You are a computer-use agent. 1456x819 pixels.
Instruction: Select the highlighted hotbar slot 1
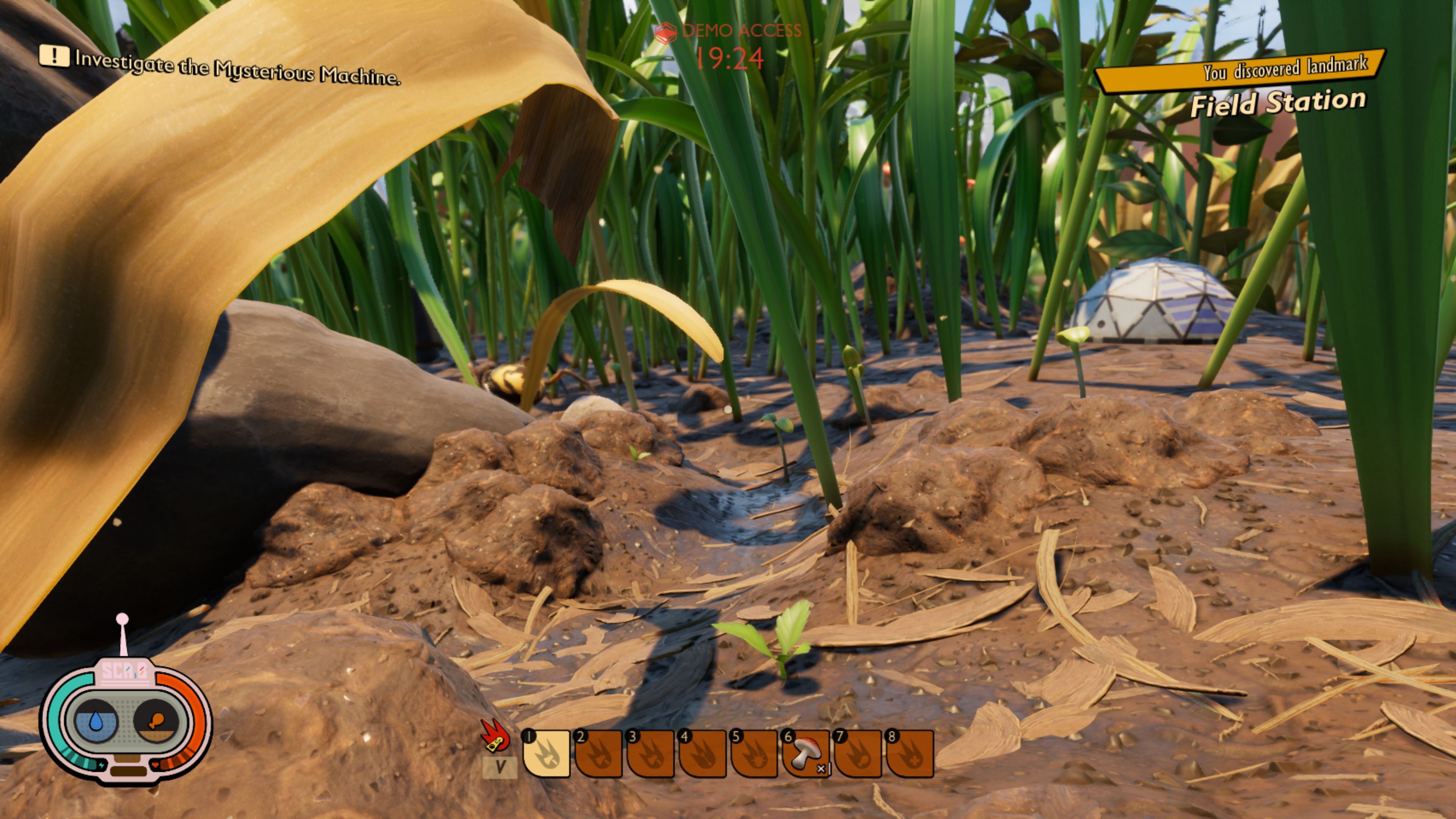[546, 753]
